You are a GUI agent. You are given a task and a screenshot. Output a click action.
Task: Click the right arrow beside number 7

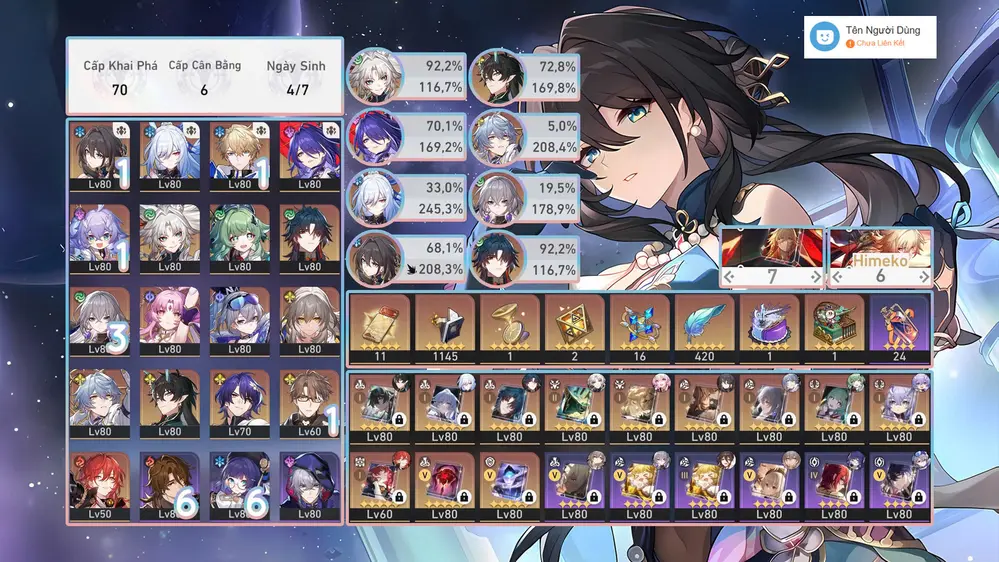817,275
